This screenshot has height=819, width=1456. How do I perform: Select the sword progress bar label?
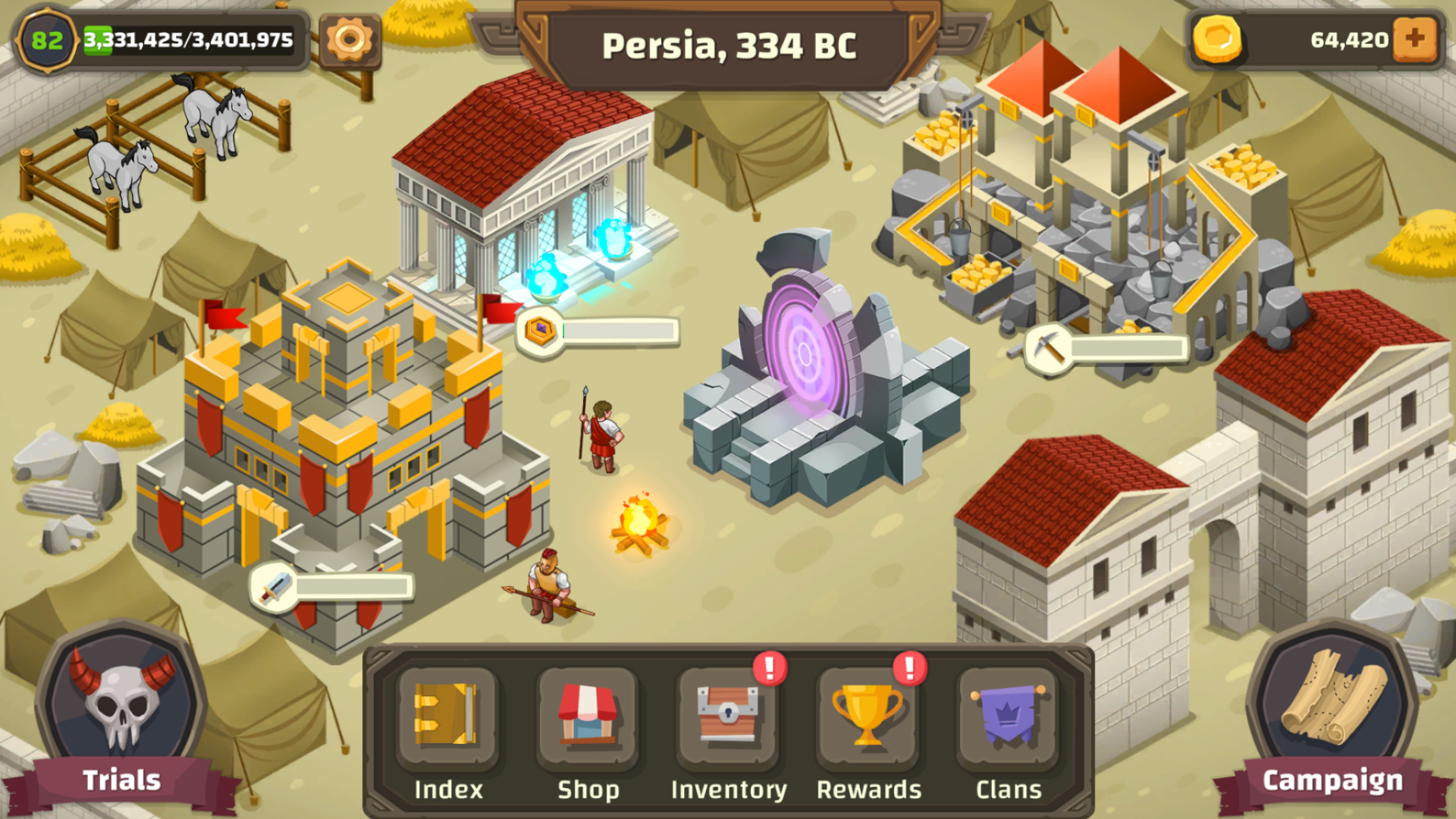point(333,587)
